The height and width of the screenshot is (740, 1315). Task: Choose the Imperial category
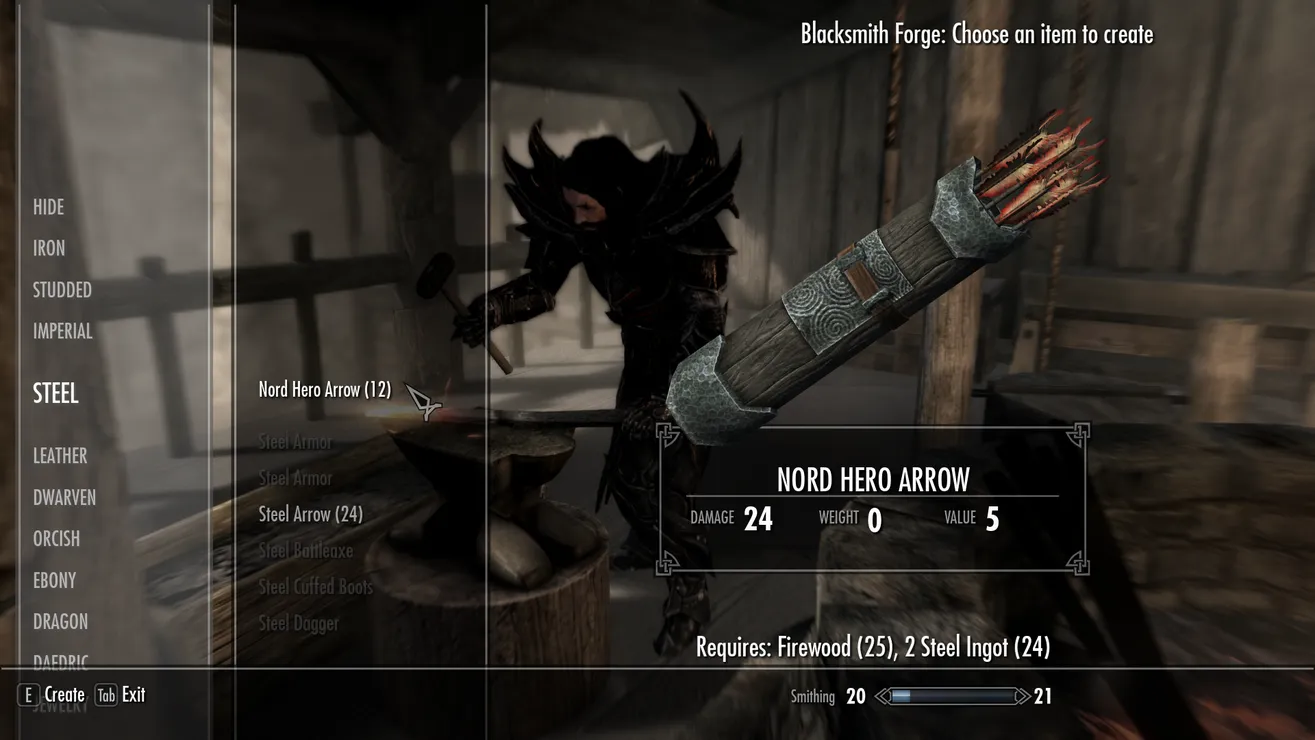pyautogui.click(x=62, y=331)
